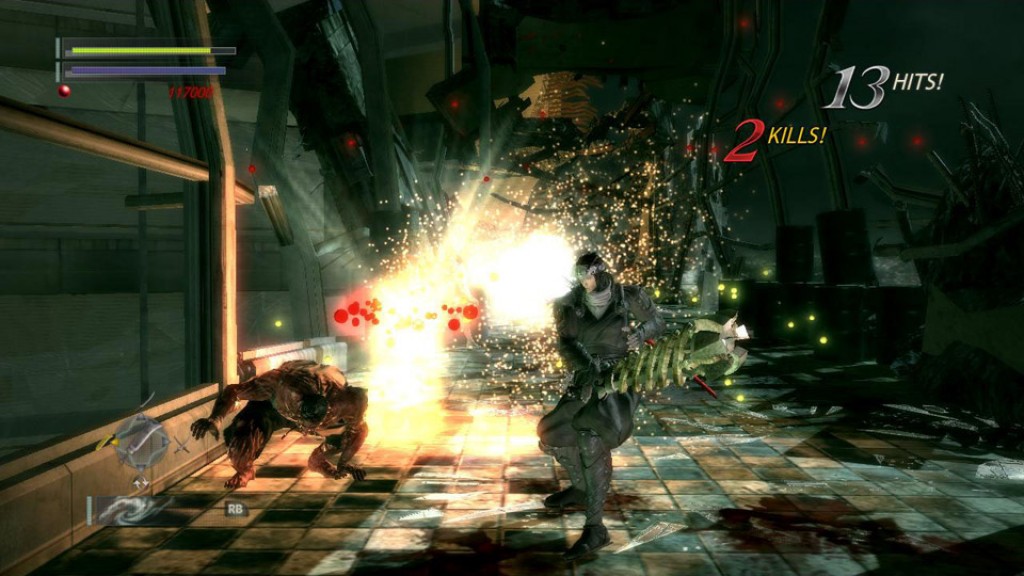This screenshot has height=576, width=1024.
Task: Click the swap arrows below weapon wheel
Action: click(141, 483)
